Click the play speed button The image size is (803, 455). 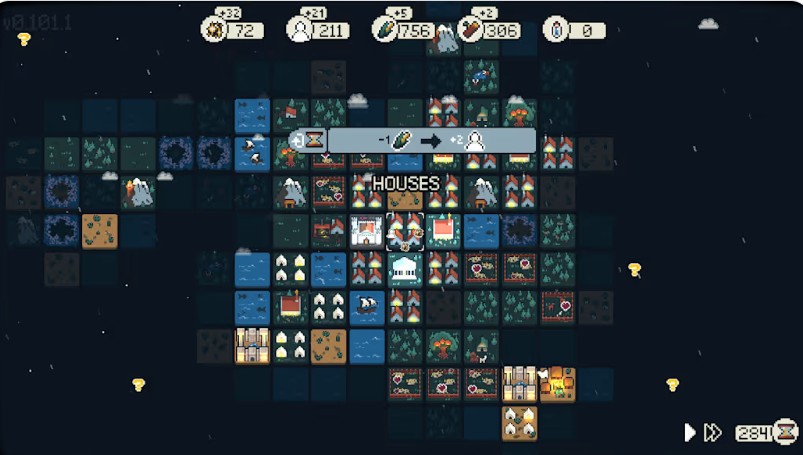(689, 432)
